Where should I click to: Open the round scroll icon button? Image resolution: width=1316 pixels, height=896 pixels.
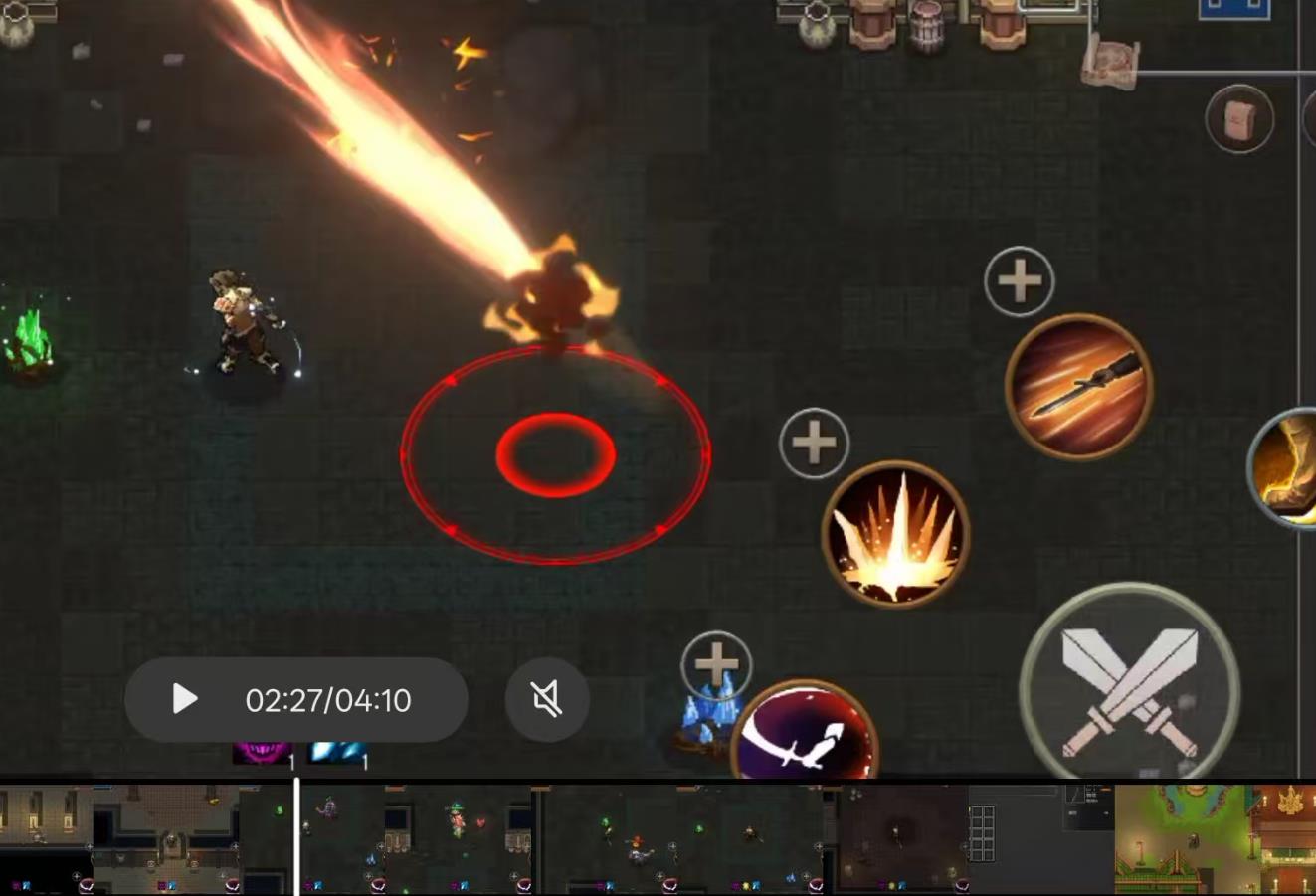click(1238, 119)
